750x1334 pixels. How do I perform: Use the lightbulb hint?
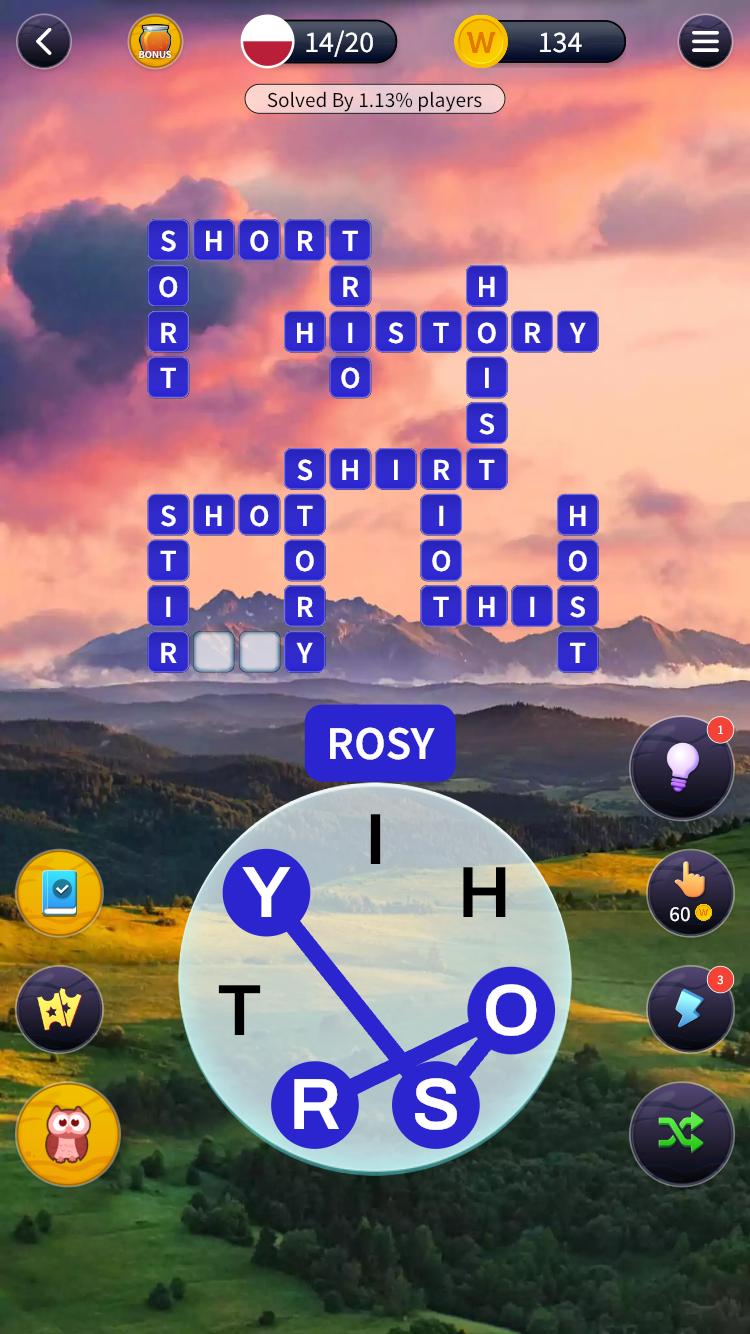pos(682,768)
